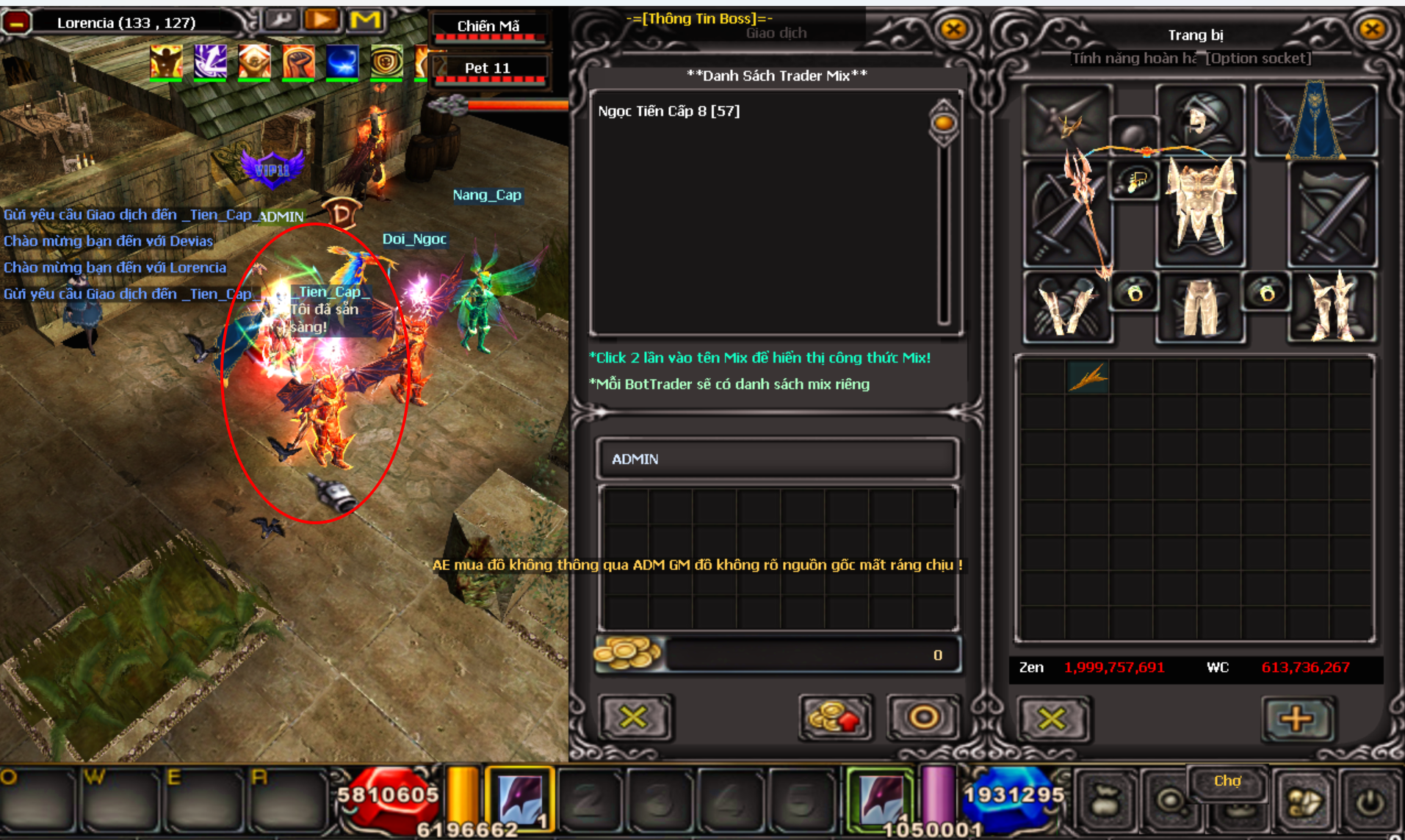Select the Ngọc Tiến Cấp 8 mix entry
The width and height of the screenshot is (1405, 840).
[x=668, y=111]
